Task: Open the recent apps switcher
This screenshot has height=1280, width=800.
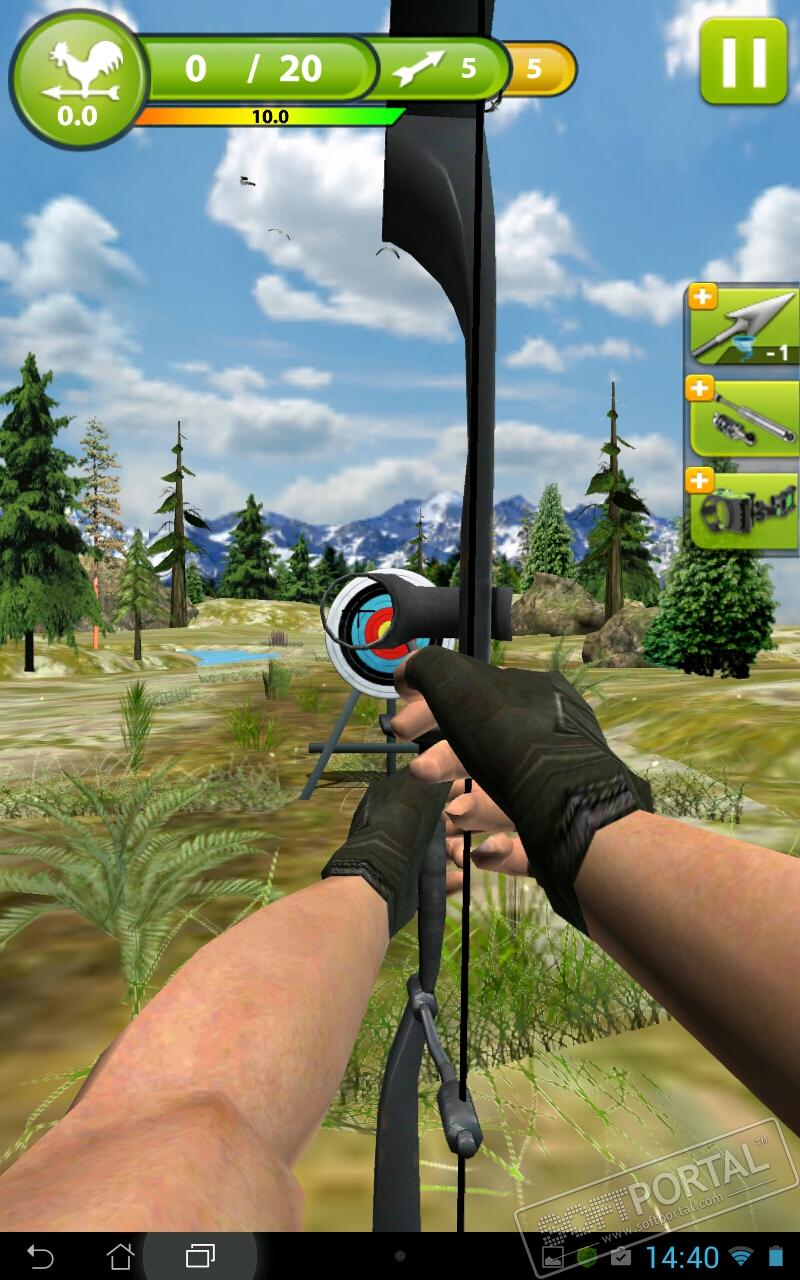Action: tap(200, 1255)
